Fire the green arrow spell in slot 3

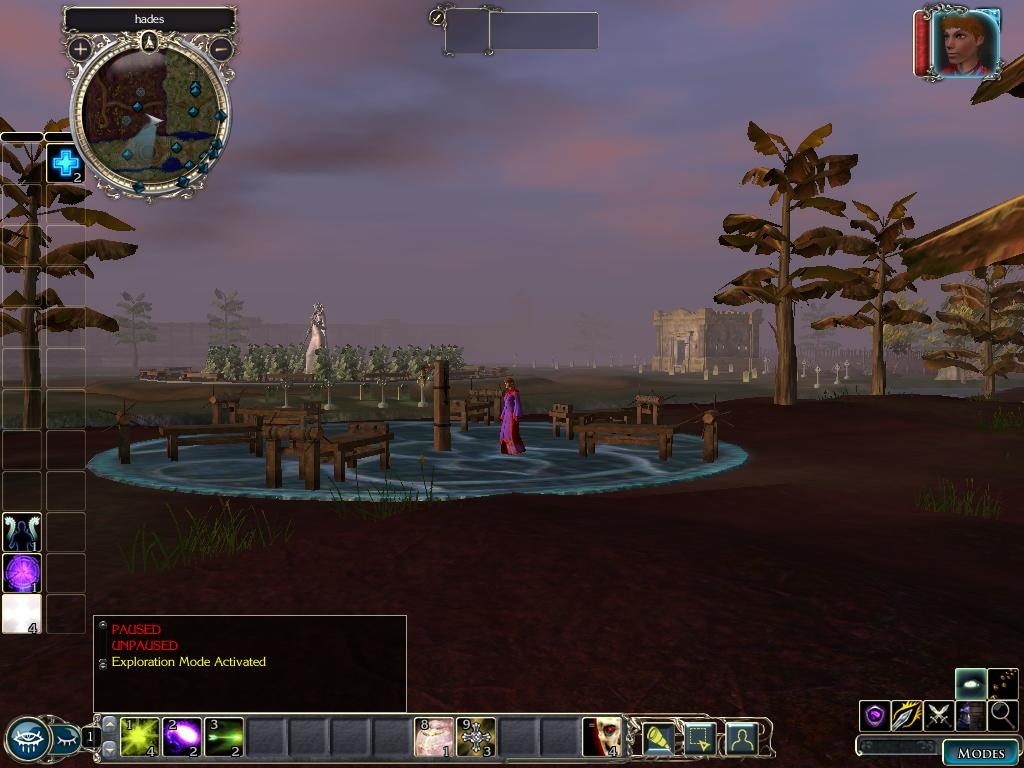(224, 738)
